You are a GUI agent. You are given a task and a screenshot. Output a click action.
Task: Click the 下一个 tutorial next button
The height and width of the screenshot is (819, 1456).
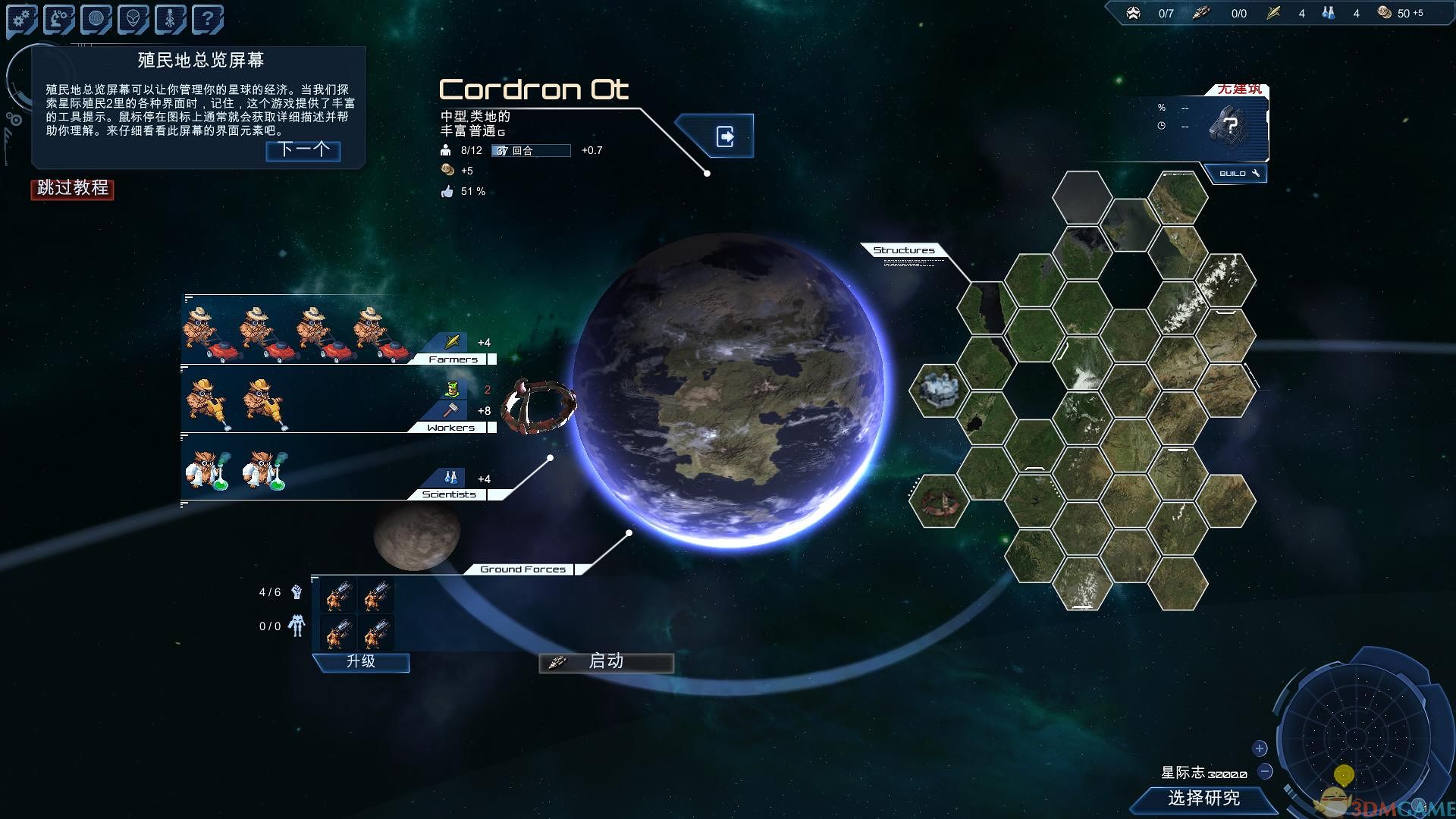[303, 150]
